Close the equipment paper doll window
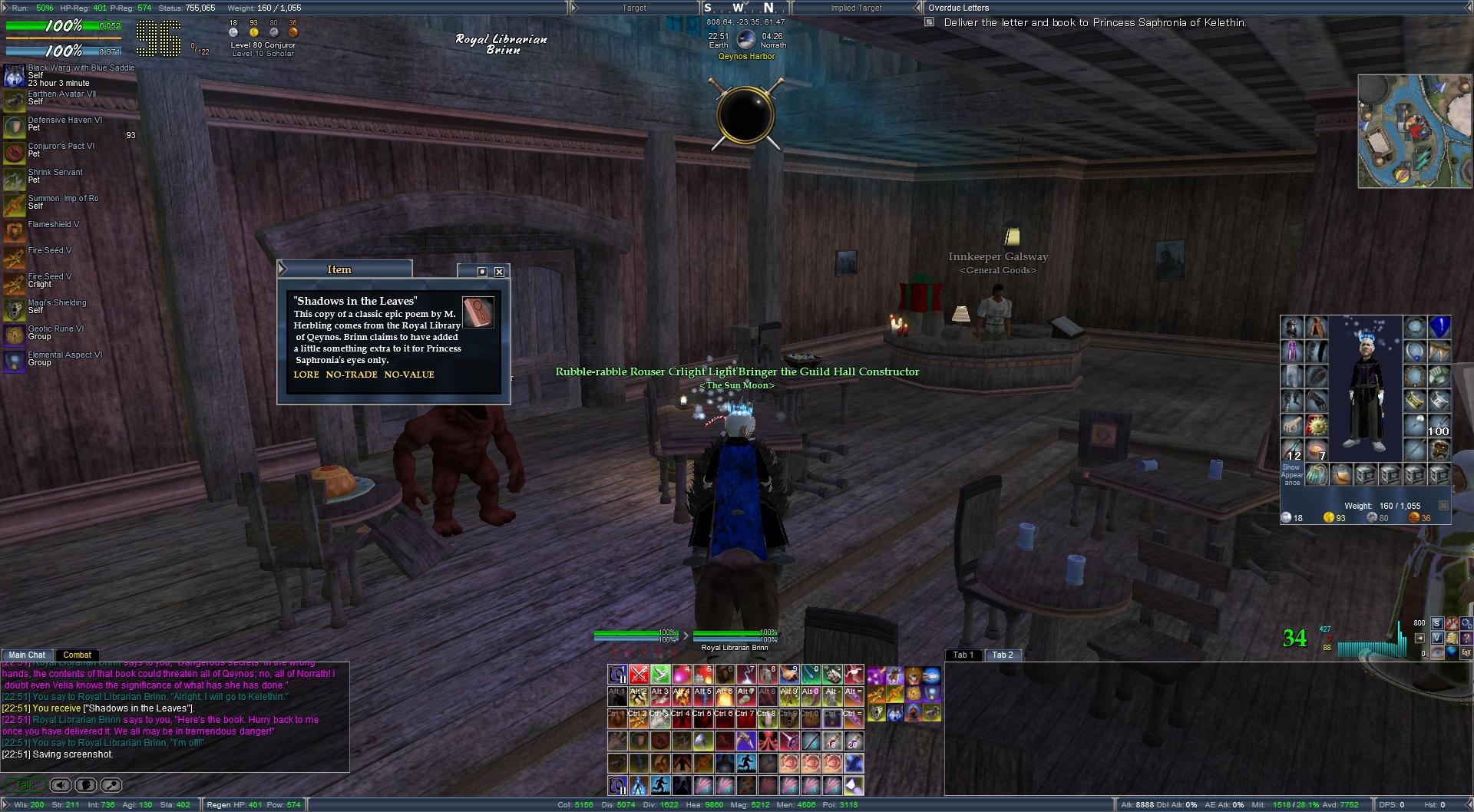Screen dimensions: 1474x812 [x=1443, y=506]
